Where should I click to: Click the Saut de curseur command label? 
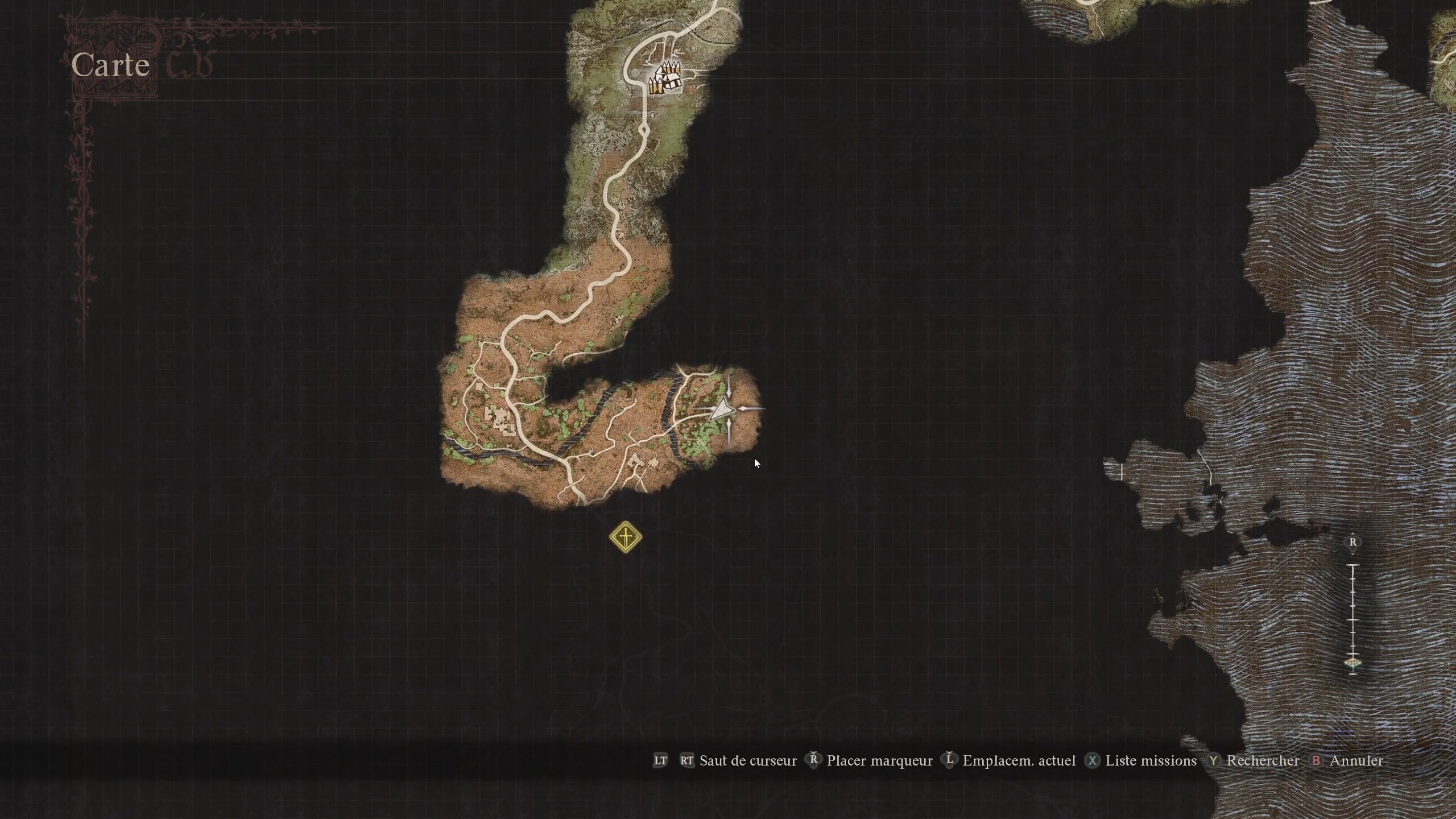pyautogui.click(x=748, y=761)
